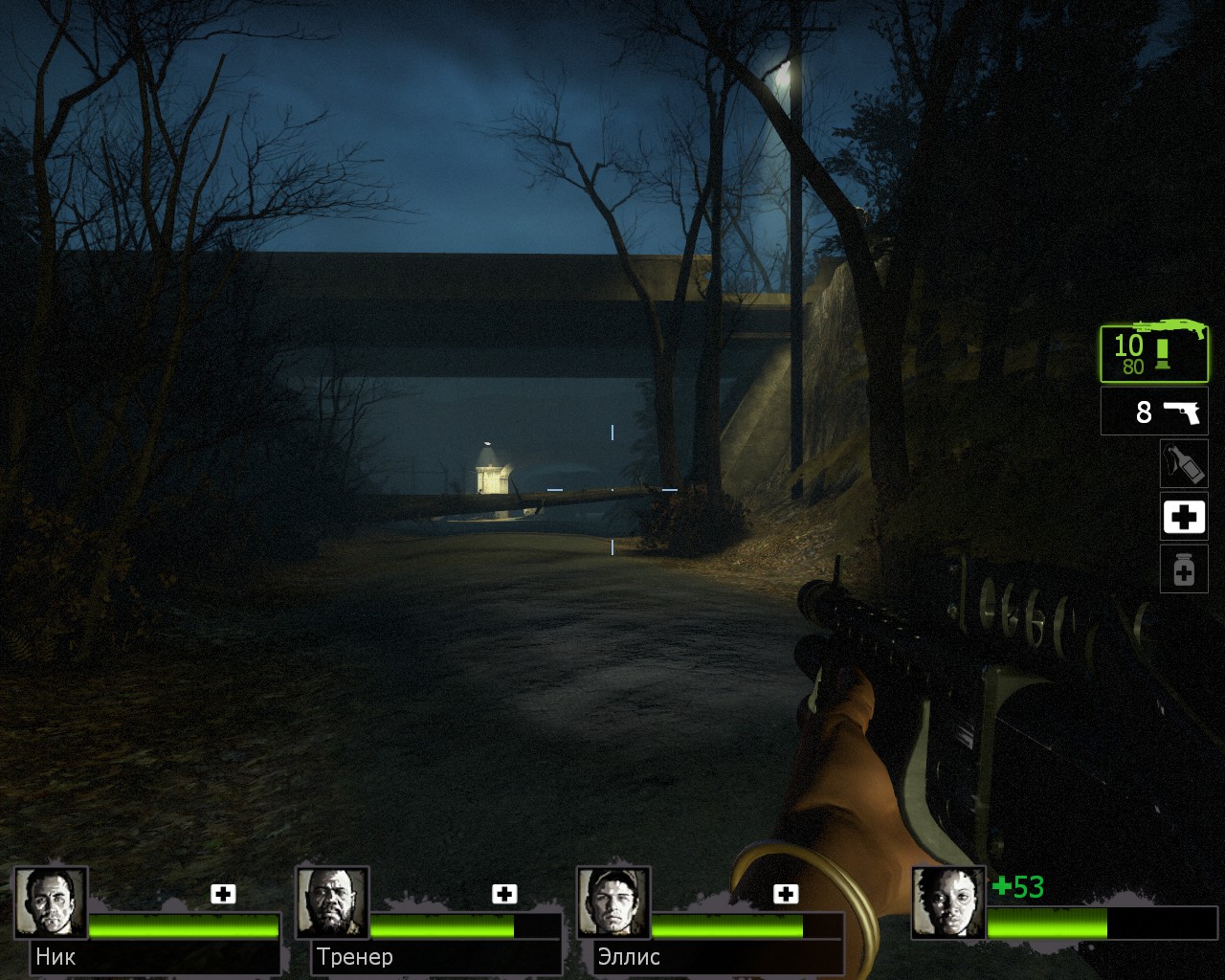Click Ник's teammate portrait
Image resolution: width=1225 pixels, height=980 pixels.
point(51,902)
